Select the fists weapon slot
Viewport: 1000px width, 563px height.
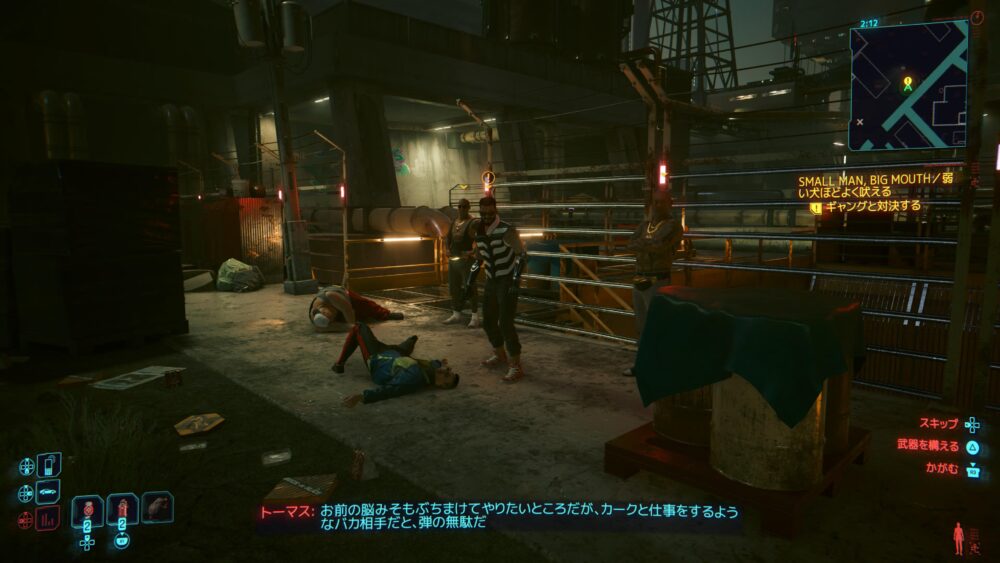tap(157, 507)
